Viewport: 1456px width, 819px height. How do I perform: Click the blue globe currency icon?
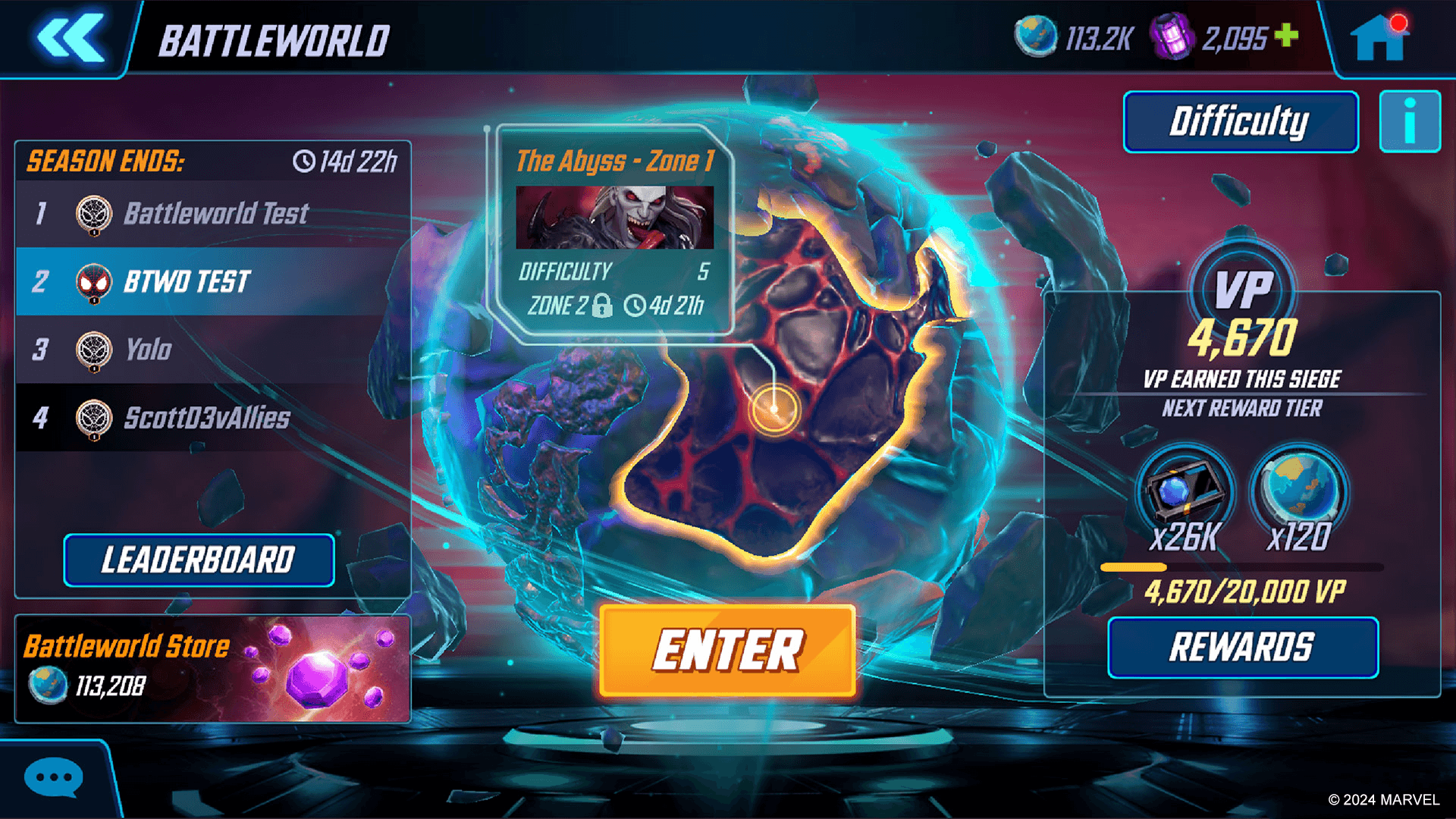point(1033,34)
